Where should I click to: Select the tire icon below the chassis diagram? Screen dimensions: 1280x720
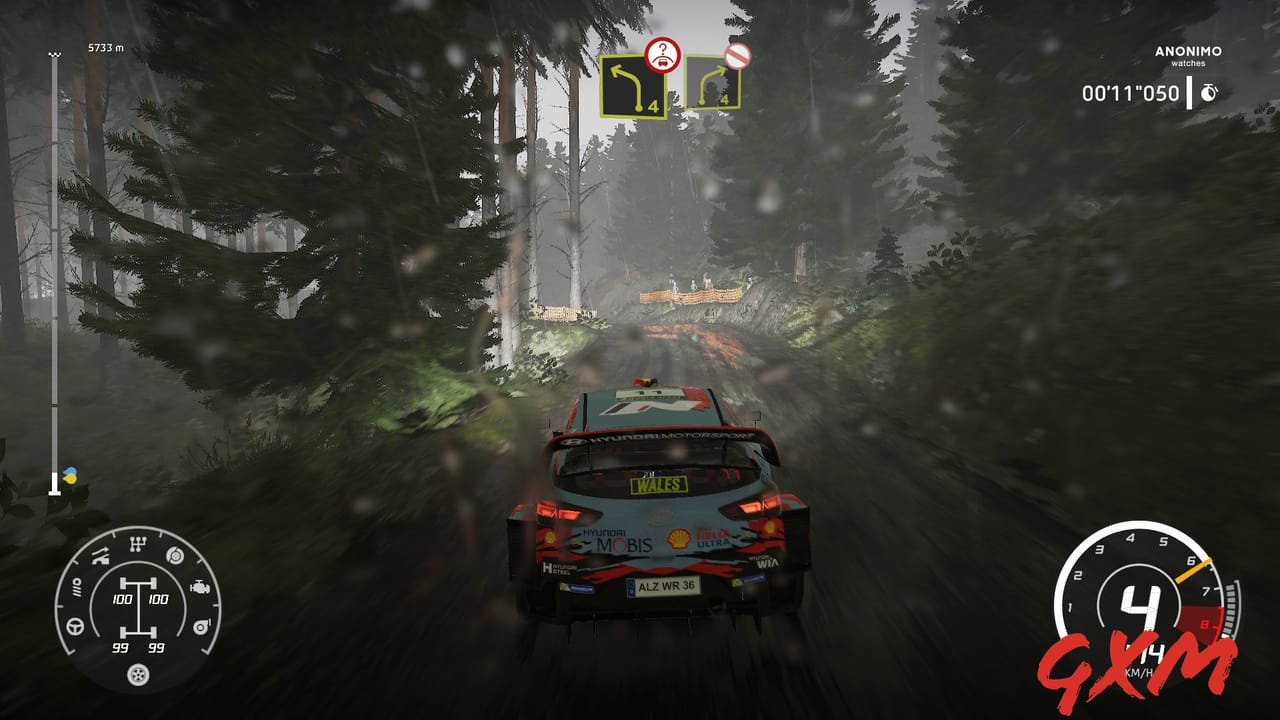pyautogui.click(x=137, y=675)
